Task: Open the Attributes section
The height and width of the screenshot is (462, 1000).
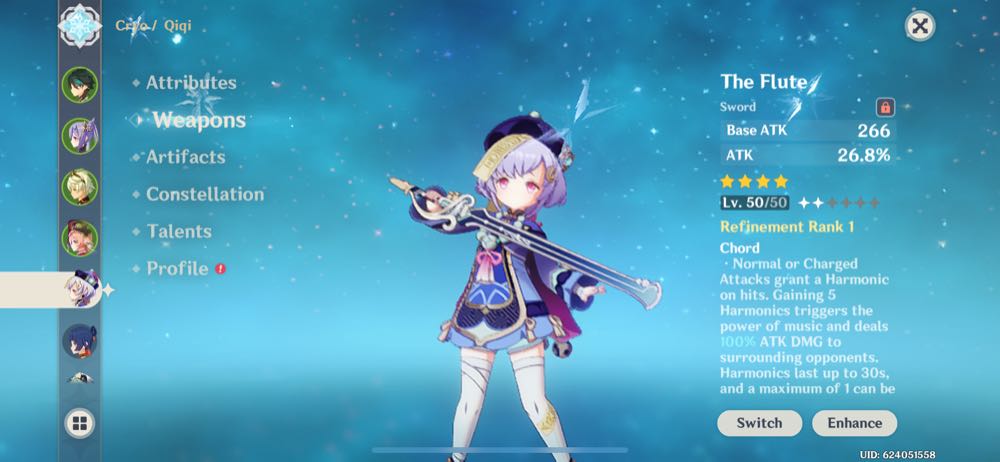Action: (191, 83)
